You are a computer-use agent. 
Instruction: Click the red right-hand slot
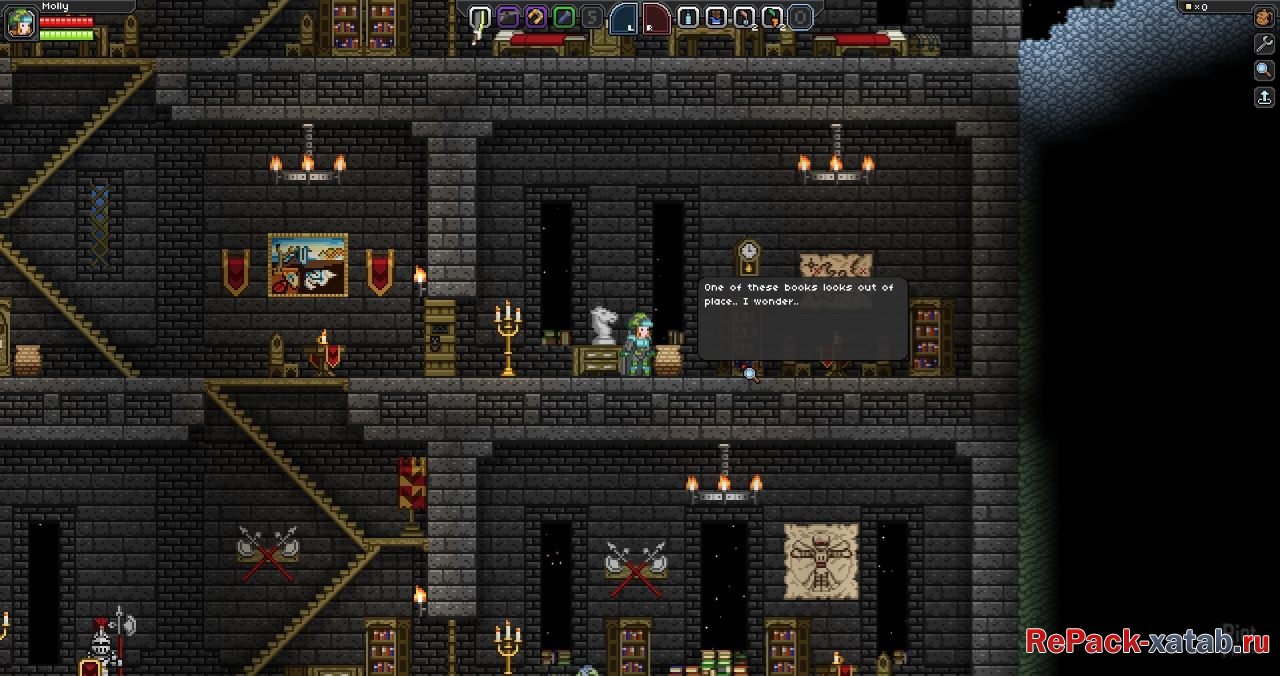[x=656, y=17]
